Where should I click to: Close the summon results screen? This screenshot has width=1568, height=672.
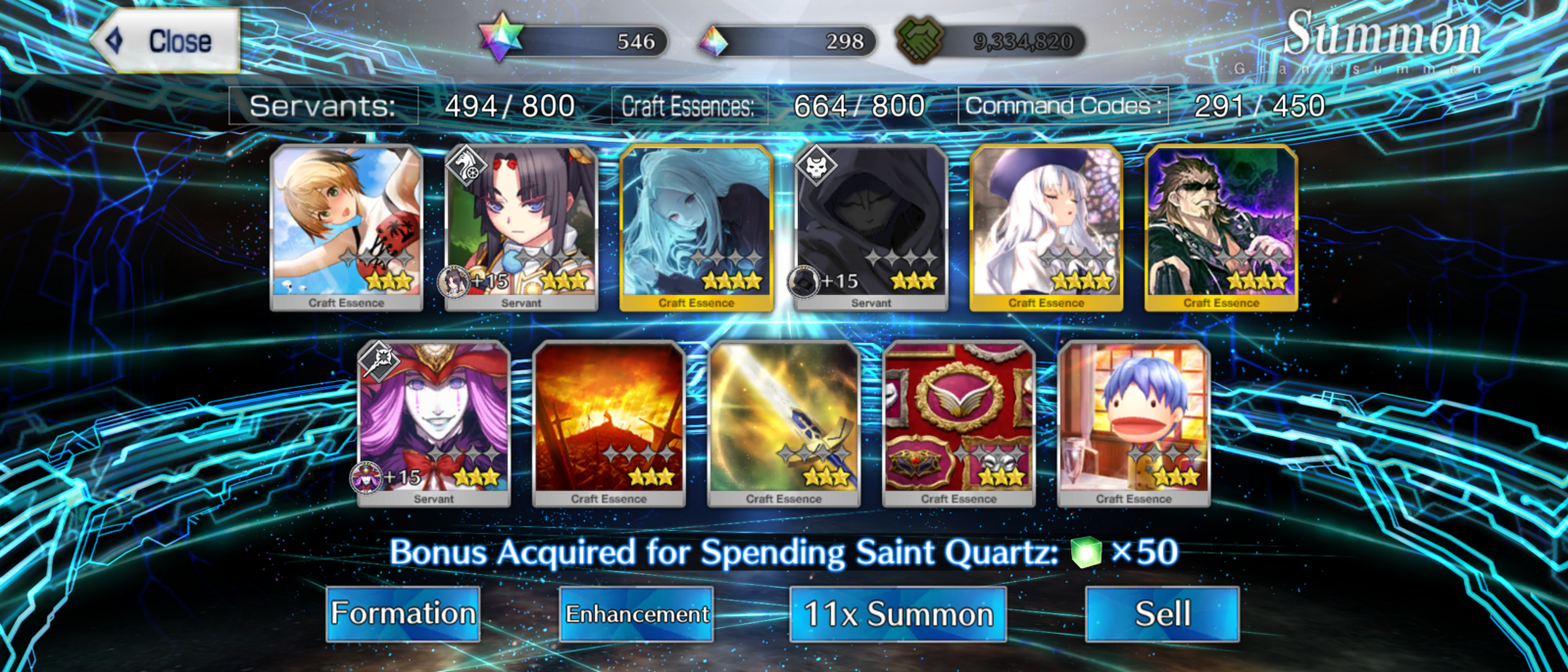[167, 41]
